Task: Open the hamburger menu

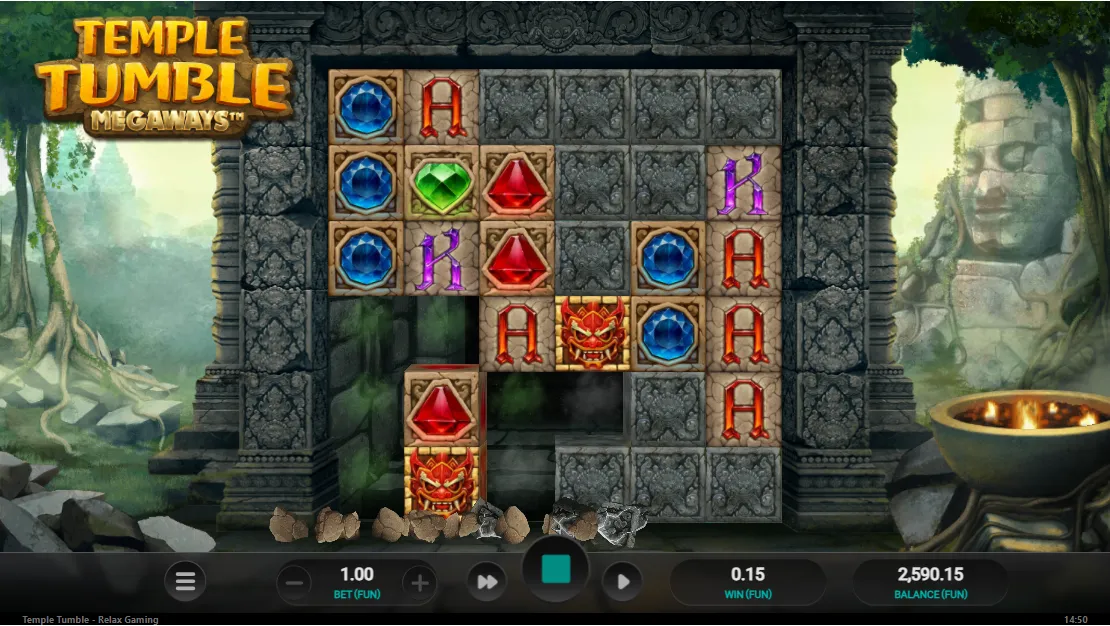Action: coord(185,581)
